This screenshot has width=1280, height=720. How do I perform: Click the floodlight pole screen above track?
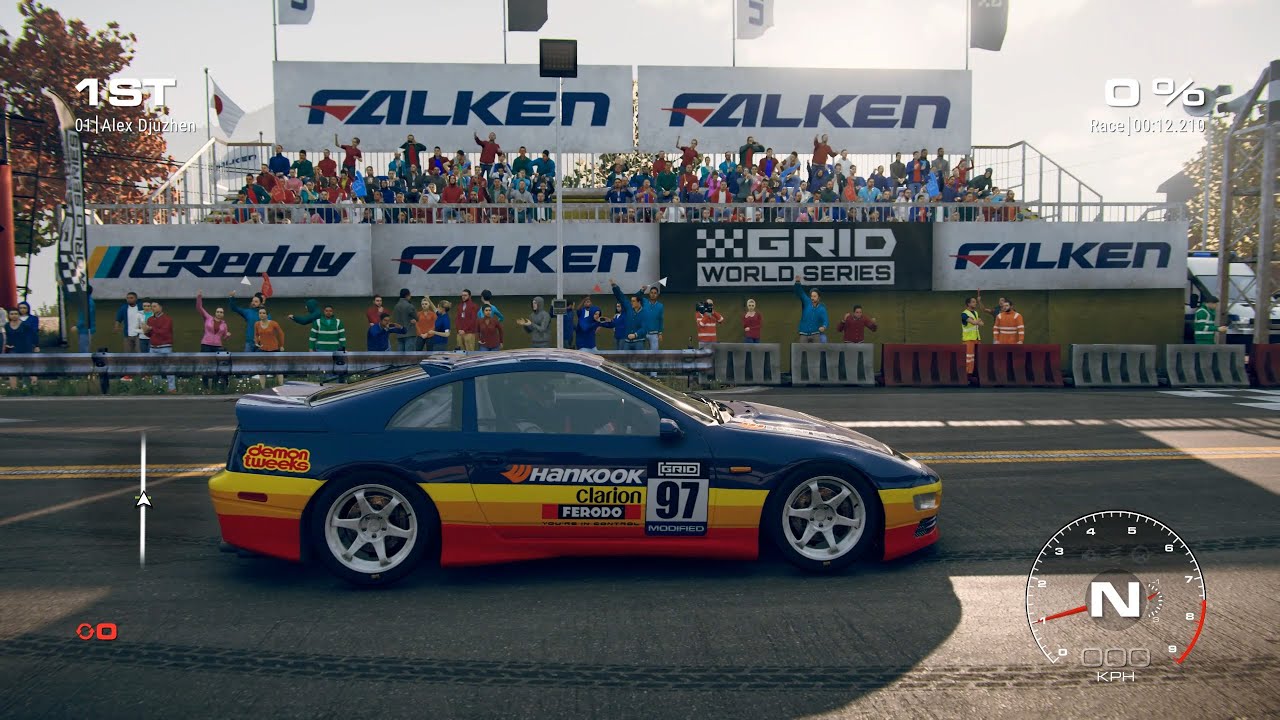[560, 60]
